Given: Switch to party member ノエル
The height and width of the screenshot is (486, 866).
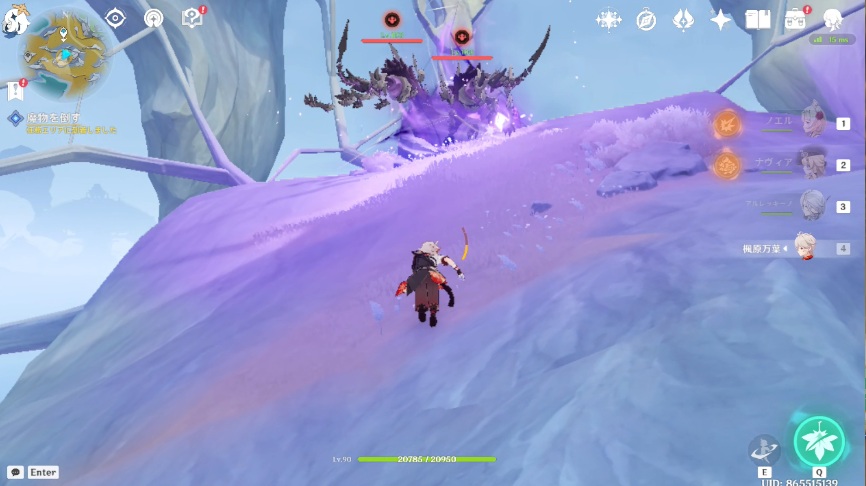Looking at the screenshot, I should (812, 121).
